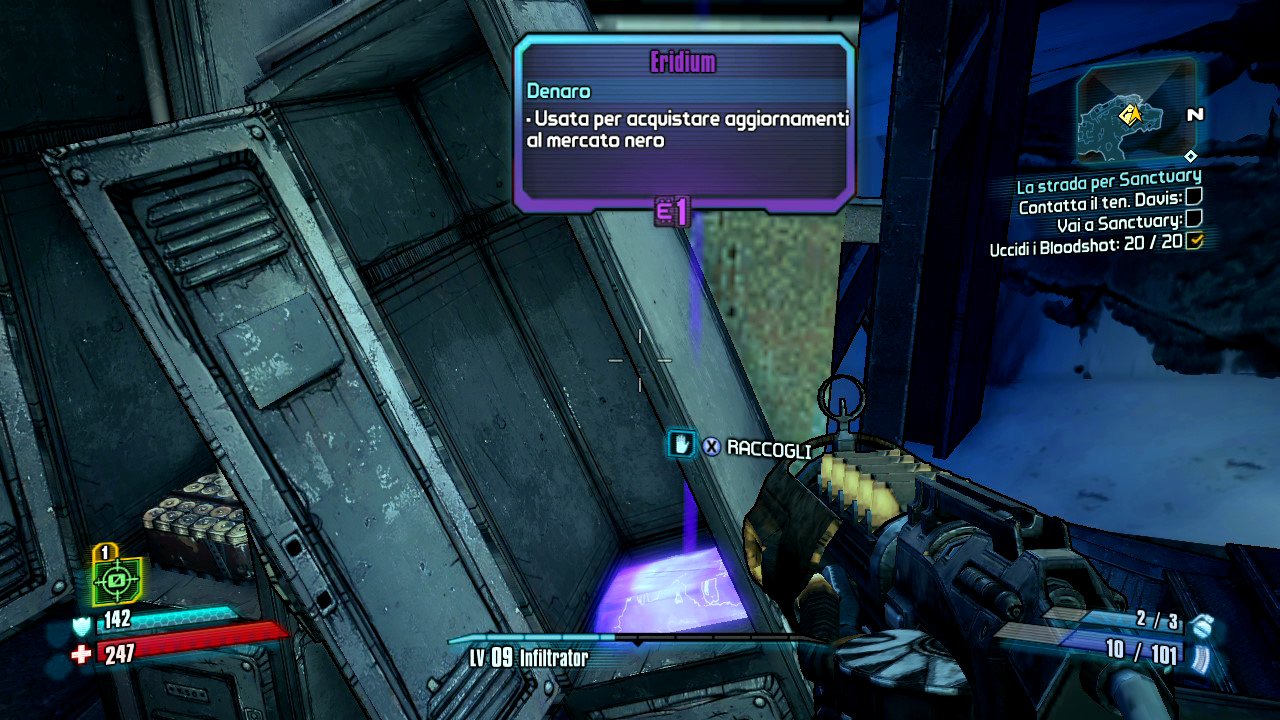Click the minimap in the corner
Screen dimensions: 1280x720
tap(1134, 112)
